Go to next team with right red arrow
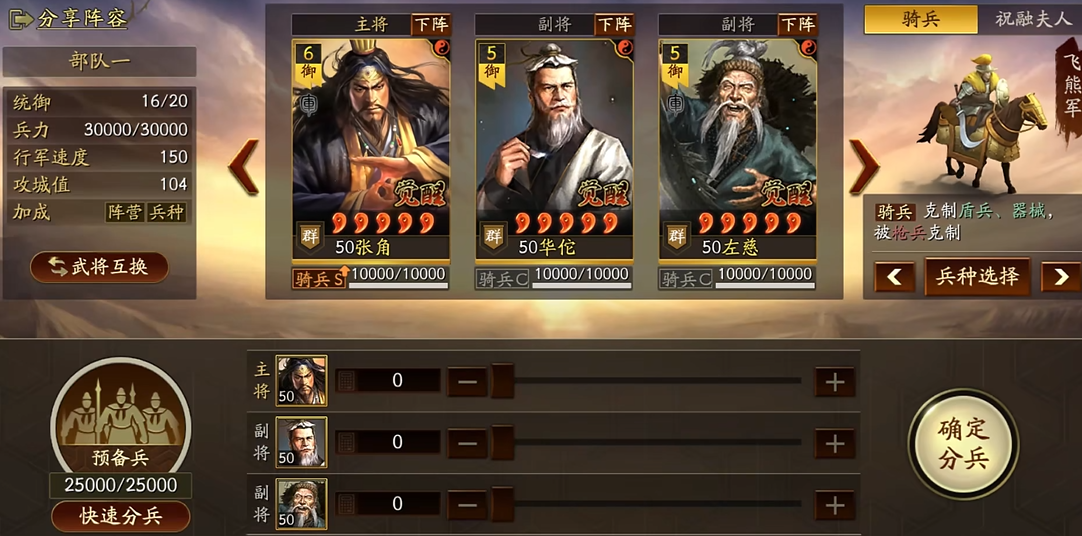This screenshot has width=1082, height=536. (x=863, y=166)
